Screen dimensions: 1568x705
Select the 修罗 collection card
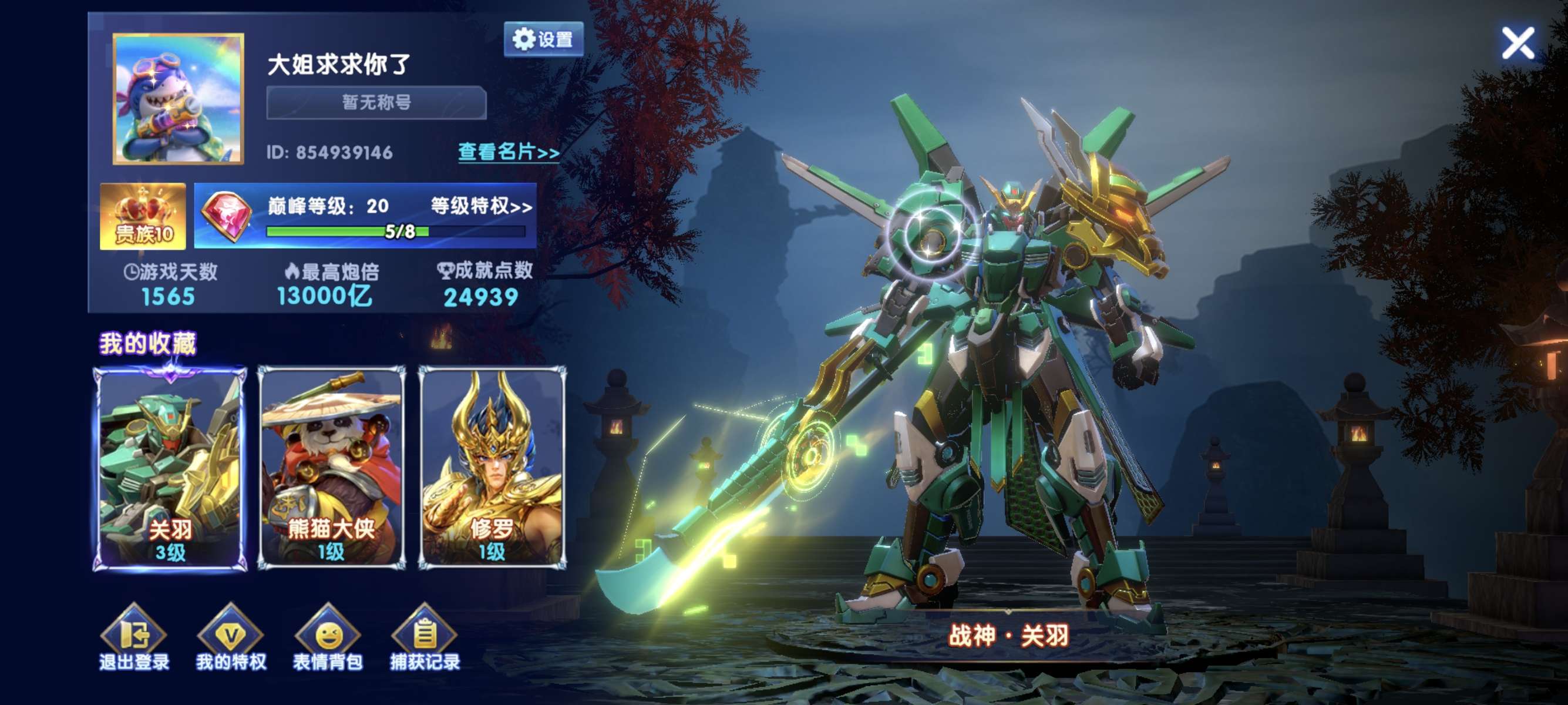pyautogui.click(x=492, y=469)
